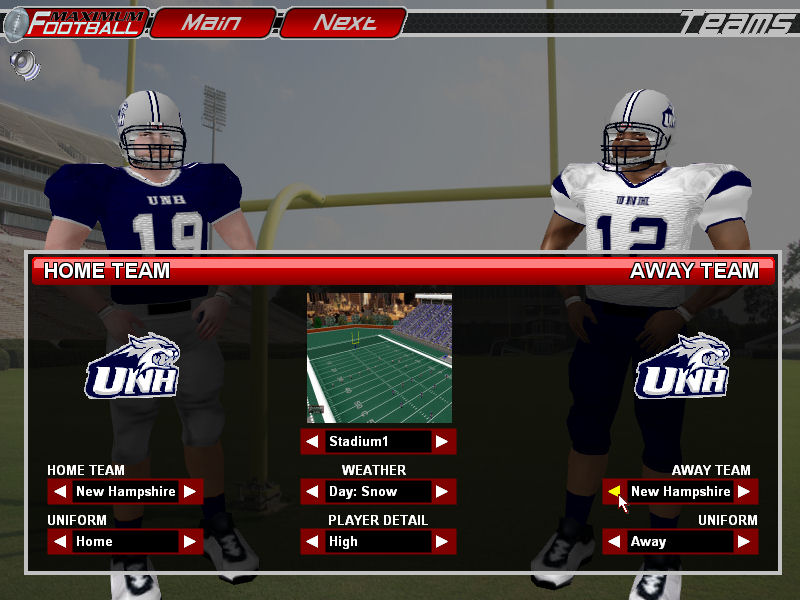
Task: Raise player detail using right arrow
Action: coord(443,542)
